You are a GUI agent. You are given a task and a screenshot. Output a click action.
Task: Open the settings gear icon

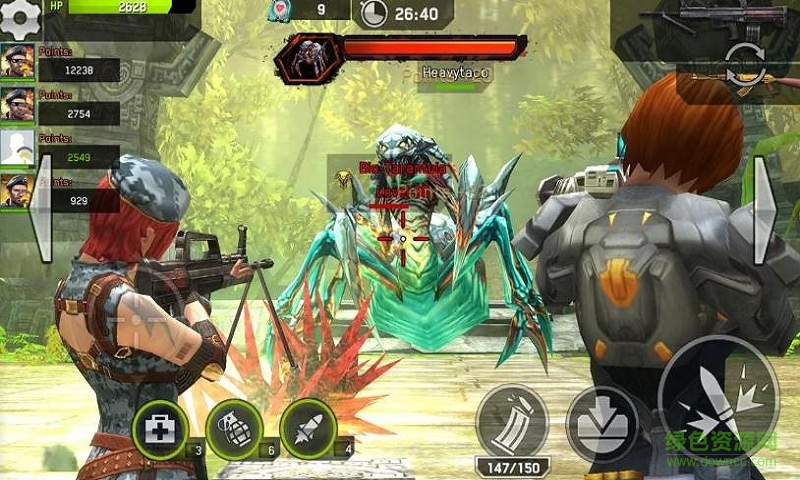pos(22,17)
